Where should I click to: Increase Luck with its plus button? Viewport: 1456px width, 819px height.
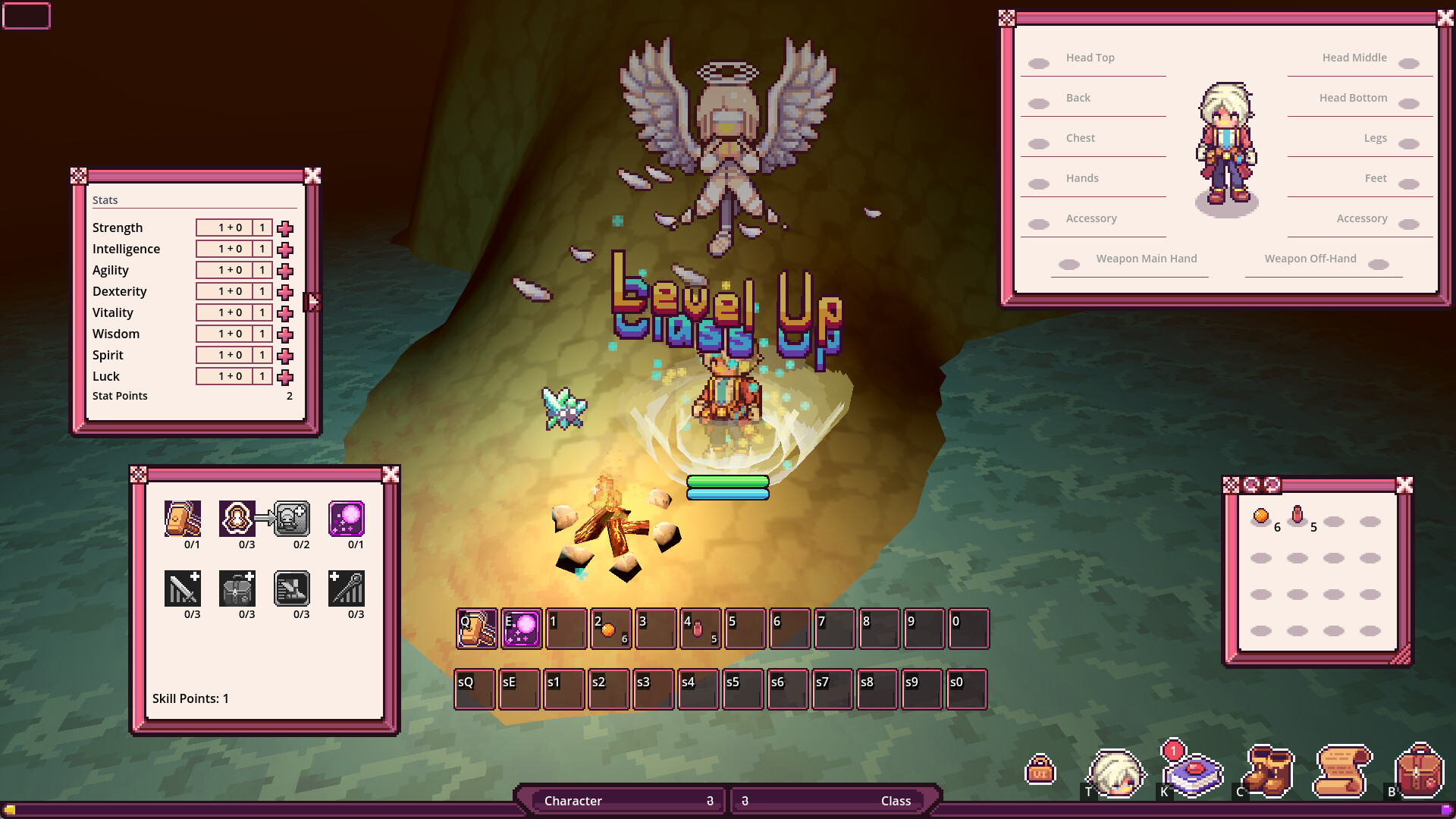point(284,376)
